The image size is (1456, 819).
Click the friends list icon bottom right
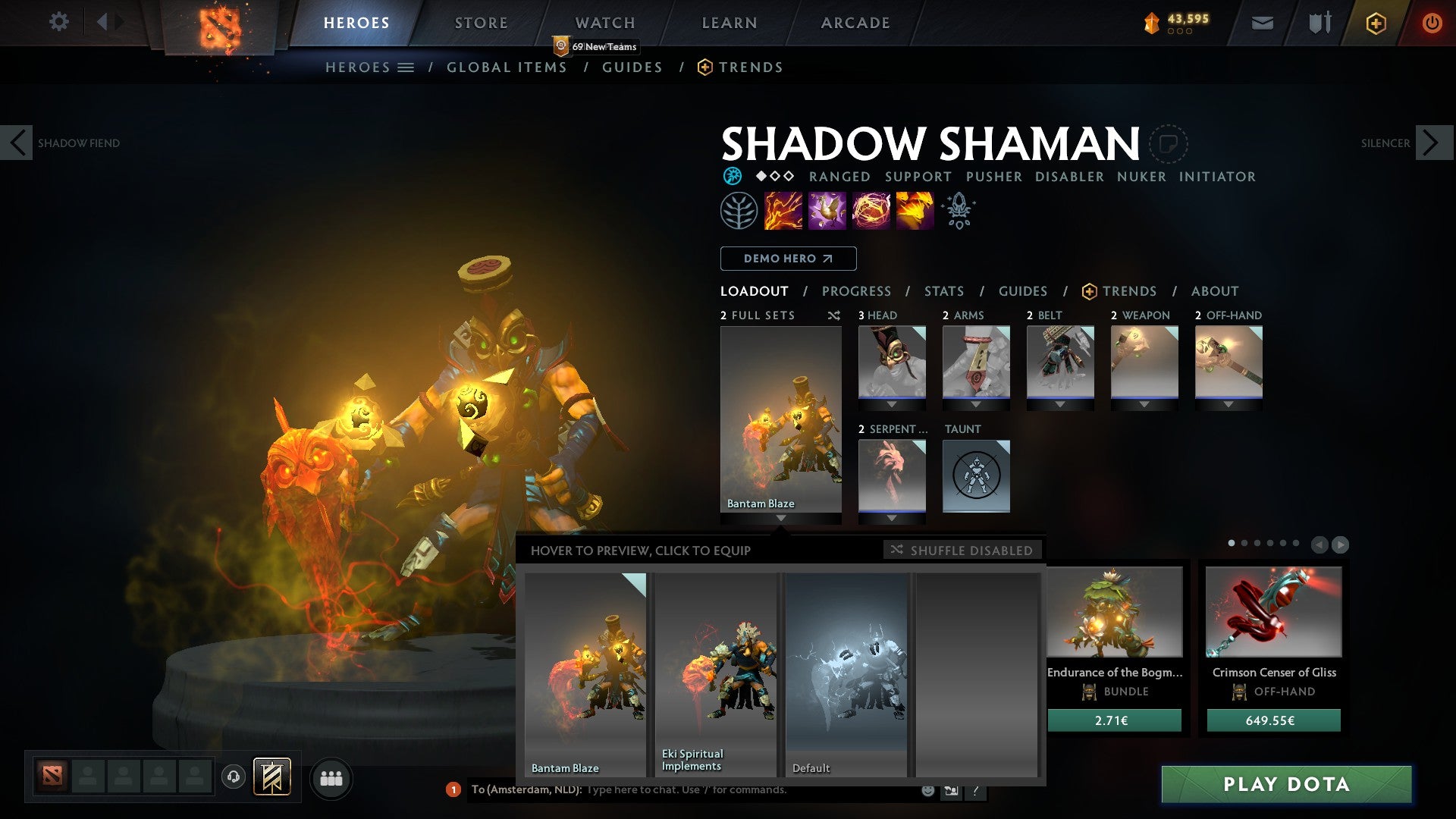(331, 778)
